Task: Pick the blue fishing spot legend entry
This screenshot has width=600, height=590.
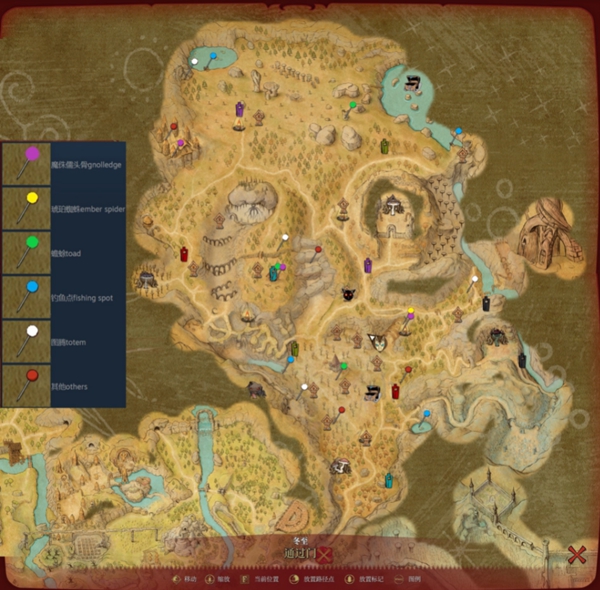Action: [63, 297]
